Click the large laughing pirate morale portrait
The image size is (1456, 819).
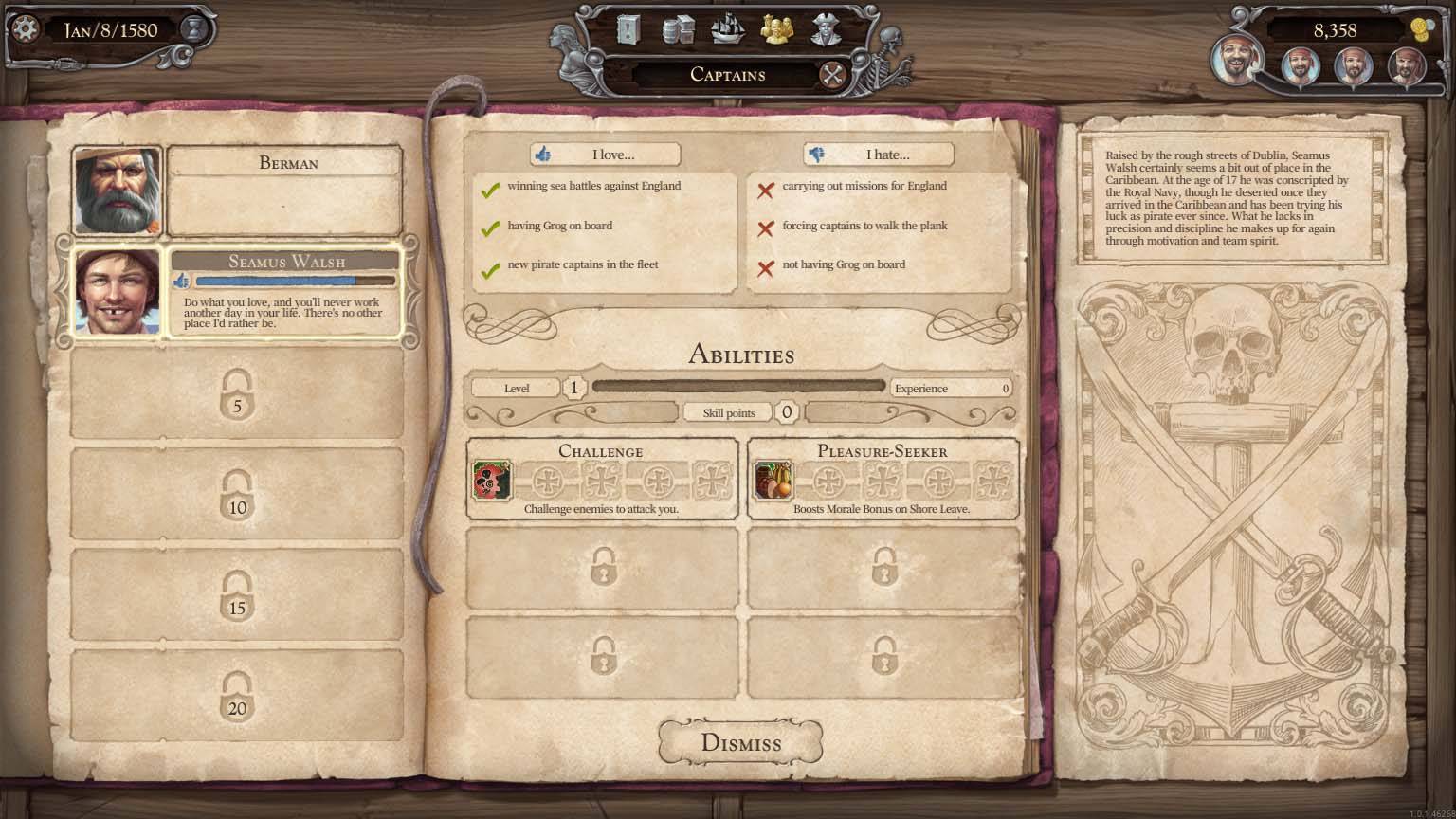pos(1237,59)
